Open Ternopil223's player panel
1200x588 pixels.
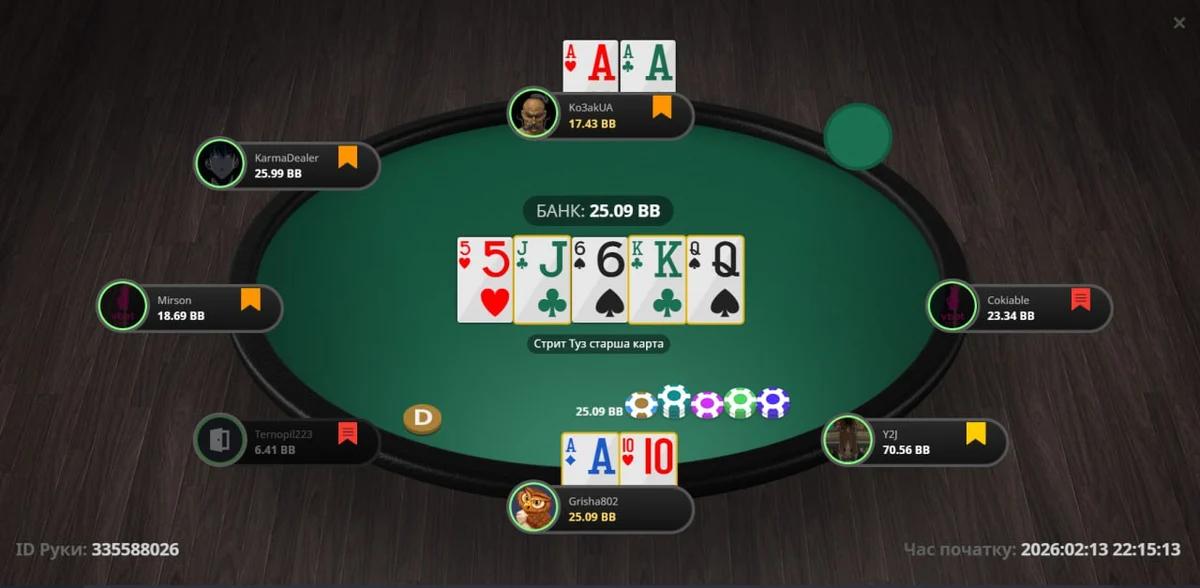290,442
